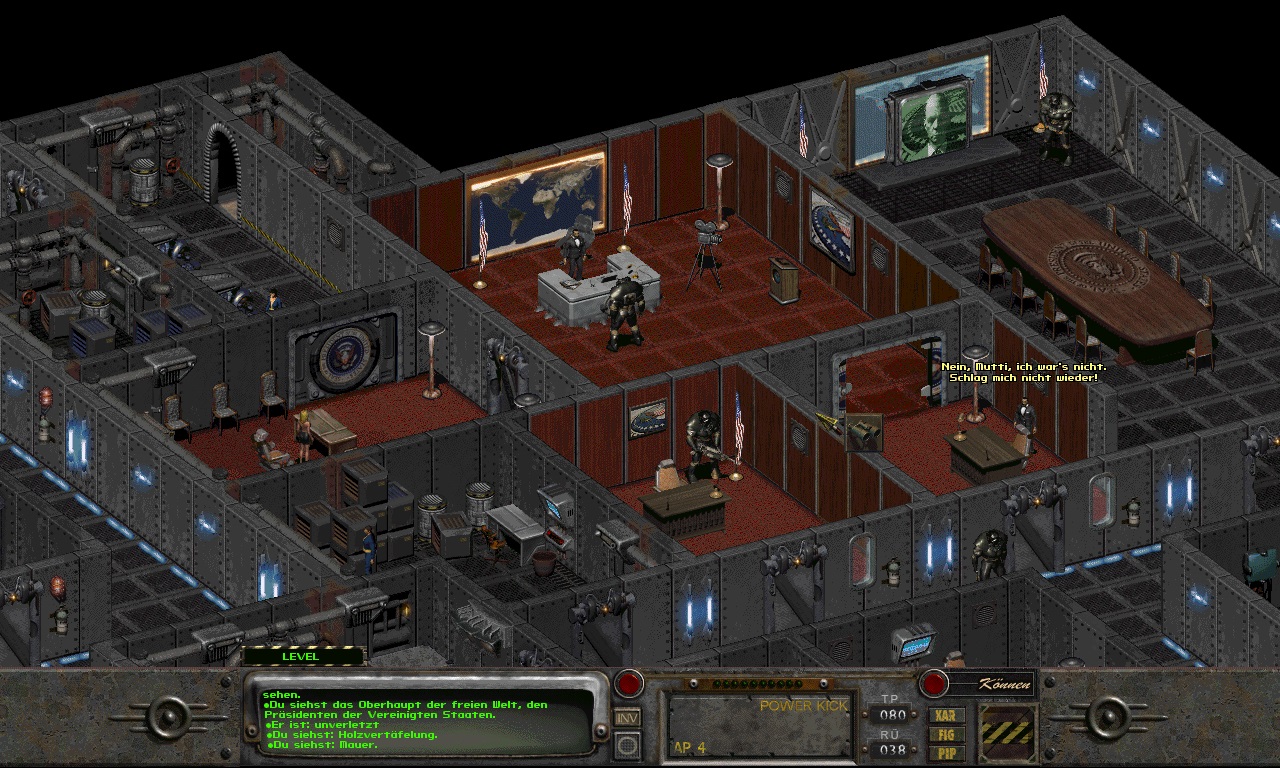Click the red weapon-switch button beside INV
The image size is (1280, 768).
point(628,684)
